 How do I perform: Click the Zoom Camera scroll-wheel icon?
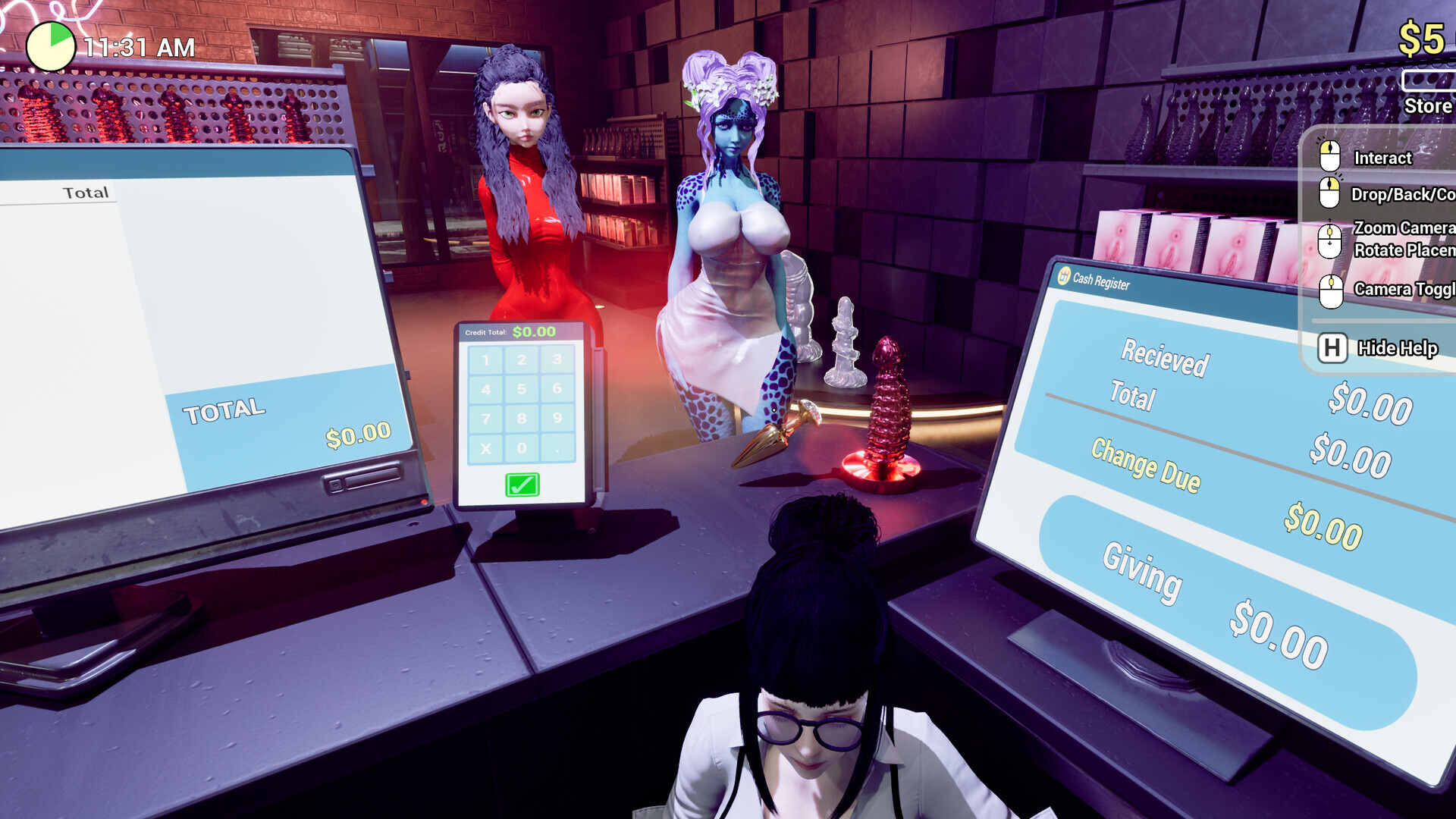coord(1329,237)
